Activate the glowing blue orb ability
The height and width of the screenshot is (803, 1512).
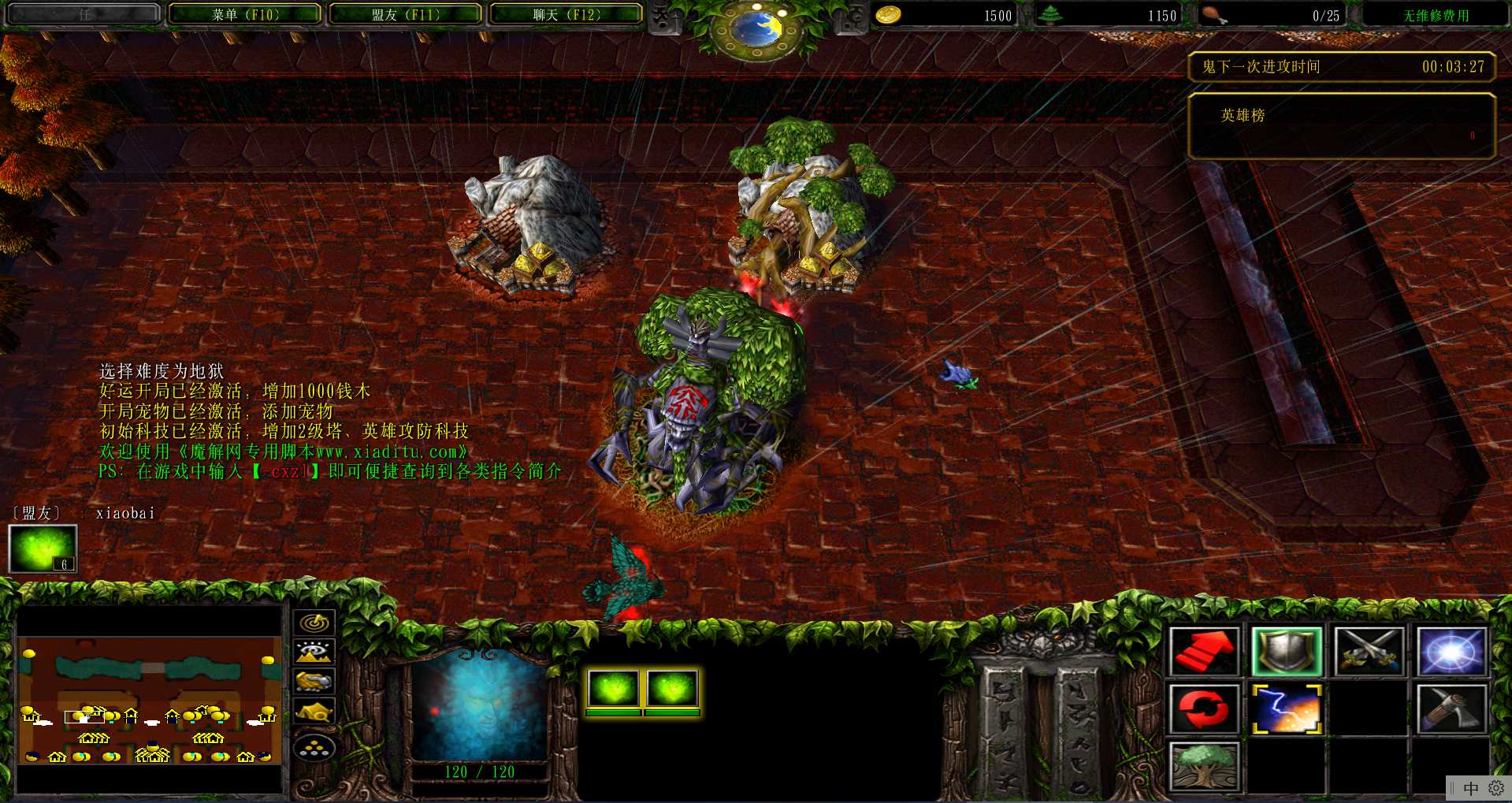click(x=1451, y=652)
